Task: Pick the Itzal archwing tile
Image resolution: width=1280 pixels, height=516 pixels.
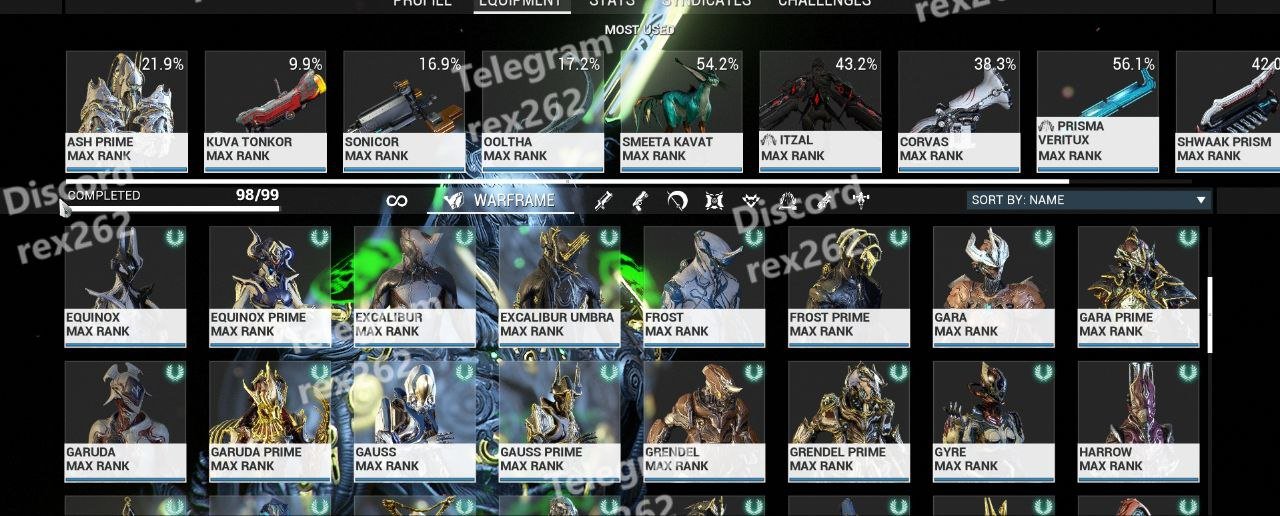Action: 820,111
